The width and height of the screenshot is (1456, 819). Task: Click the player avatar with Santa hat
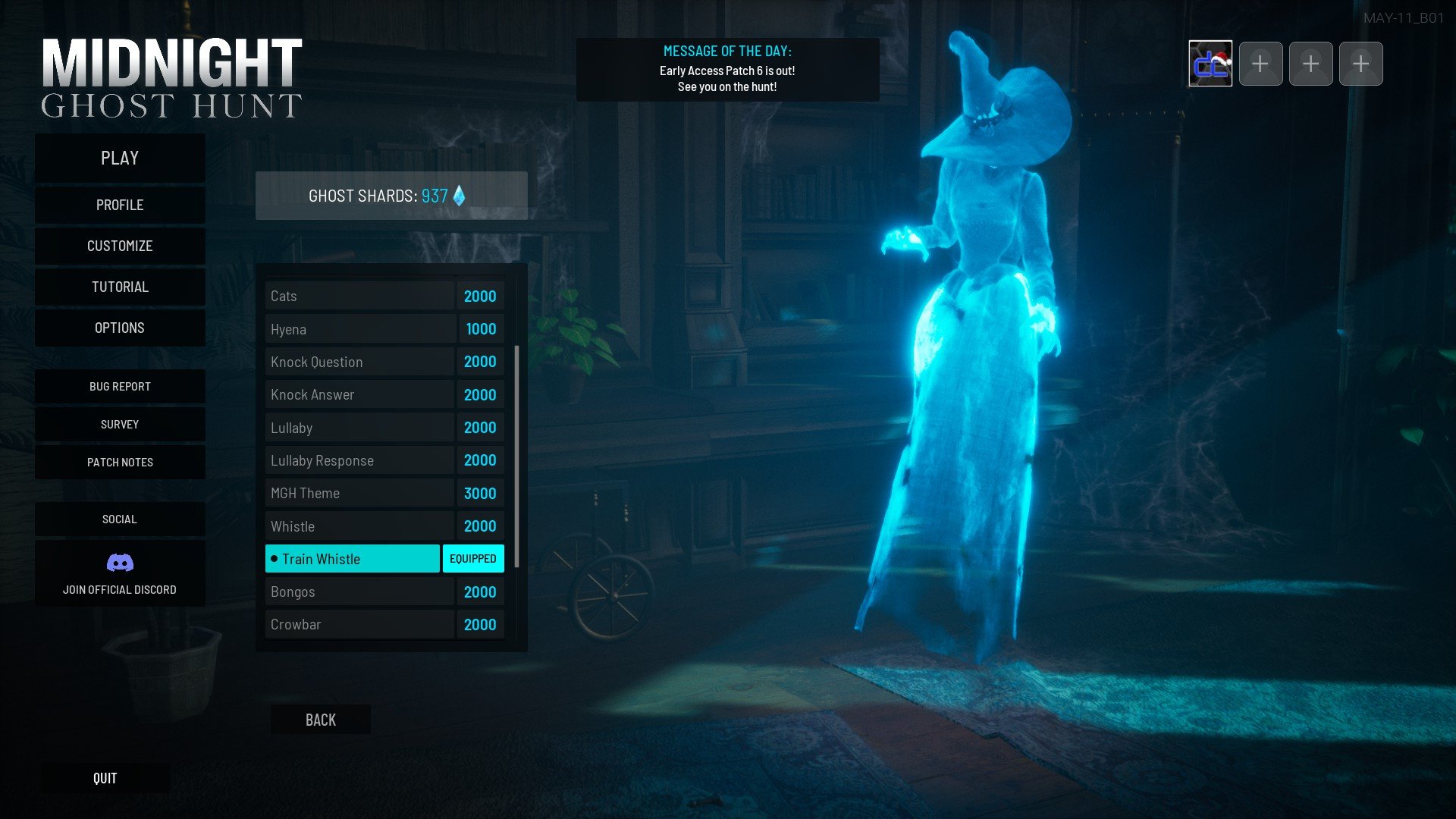point(1210,64)
